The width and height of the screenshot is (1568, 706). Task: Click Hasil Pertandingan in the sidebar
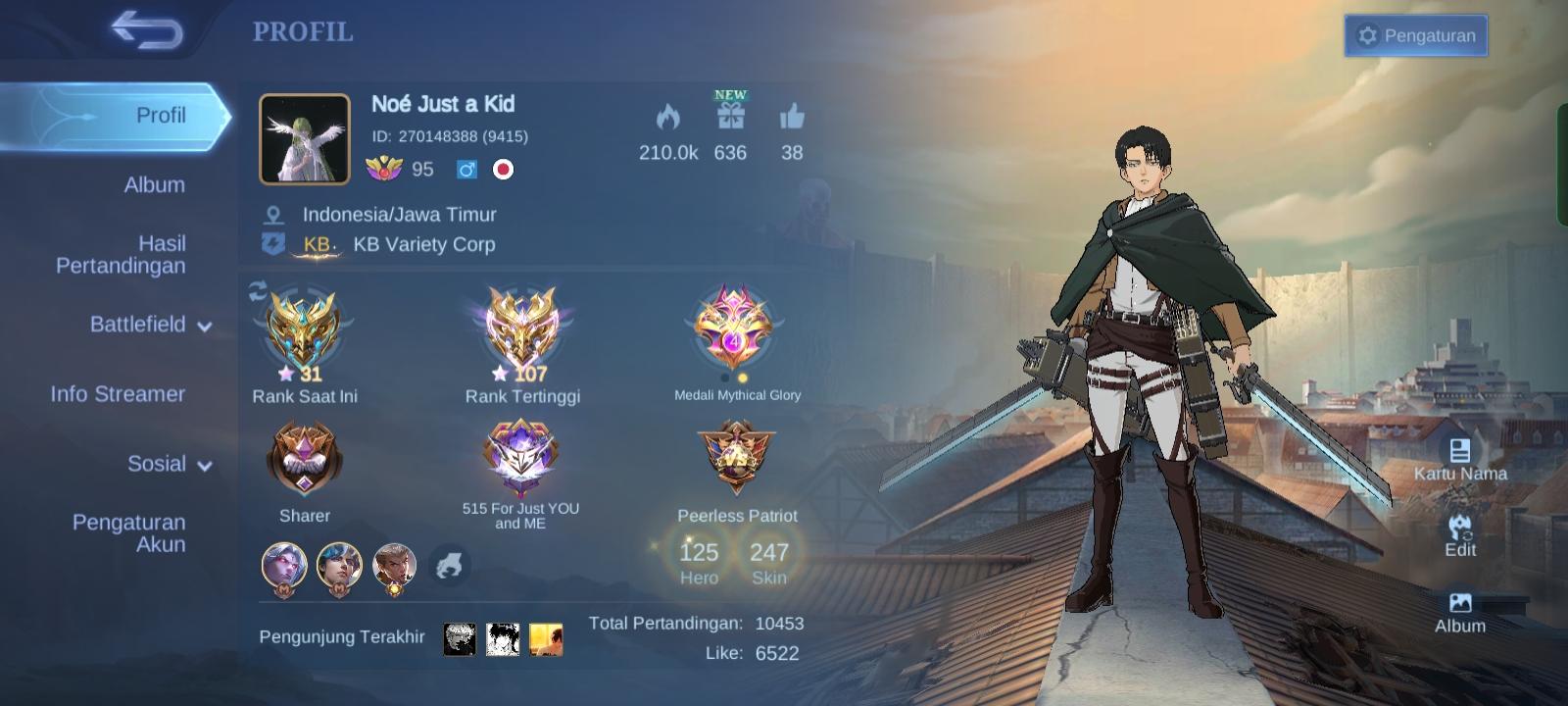tap(121, 254)
